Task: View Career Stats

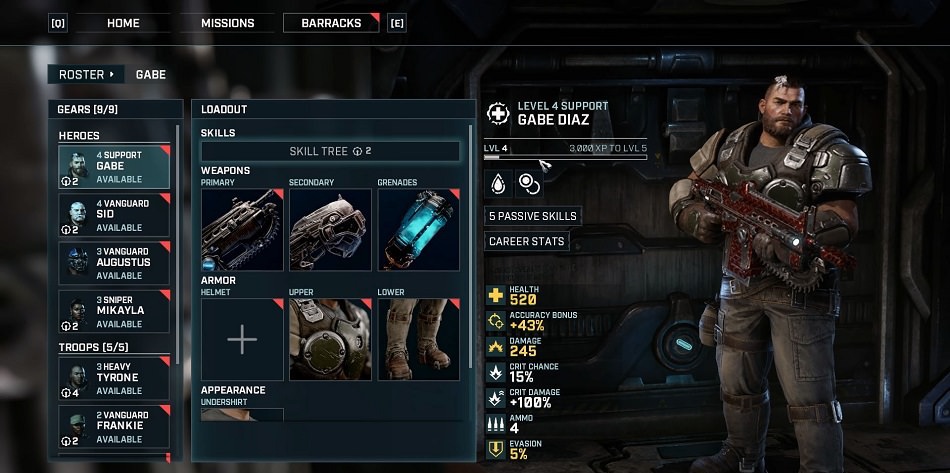Action: coord(526,241)
